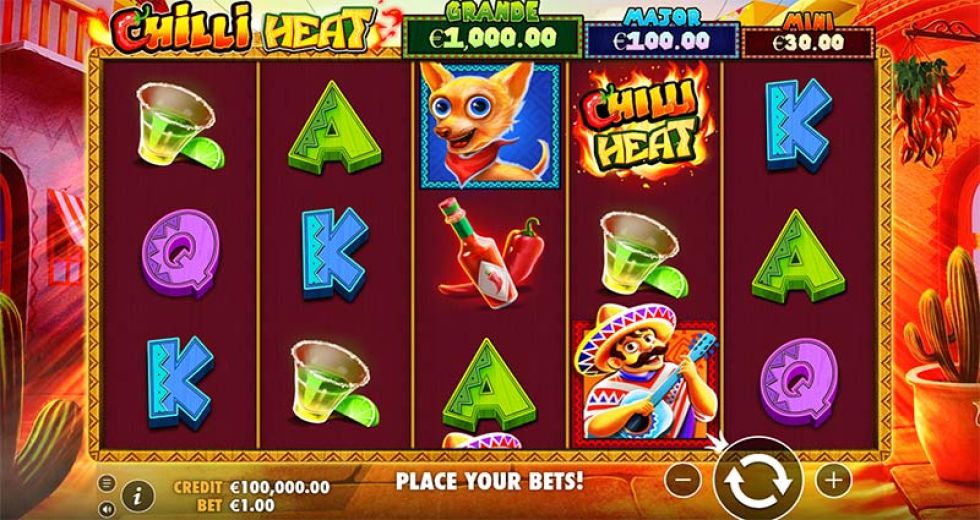
Task: Open the game info (i) button
Action: (x=138, y=493)
